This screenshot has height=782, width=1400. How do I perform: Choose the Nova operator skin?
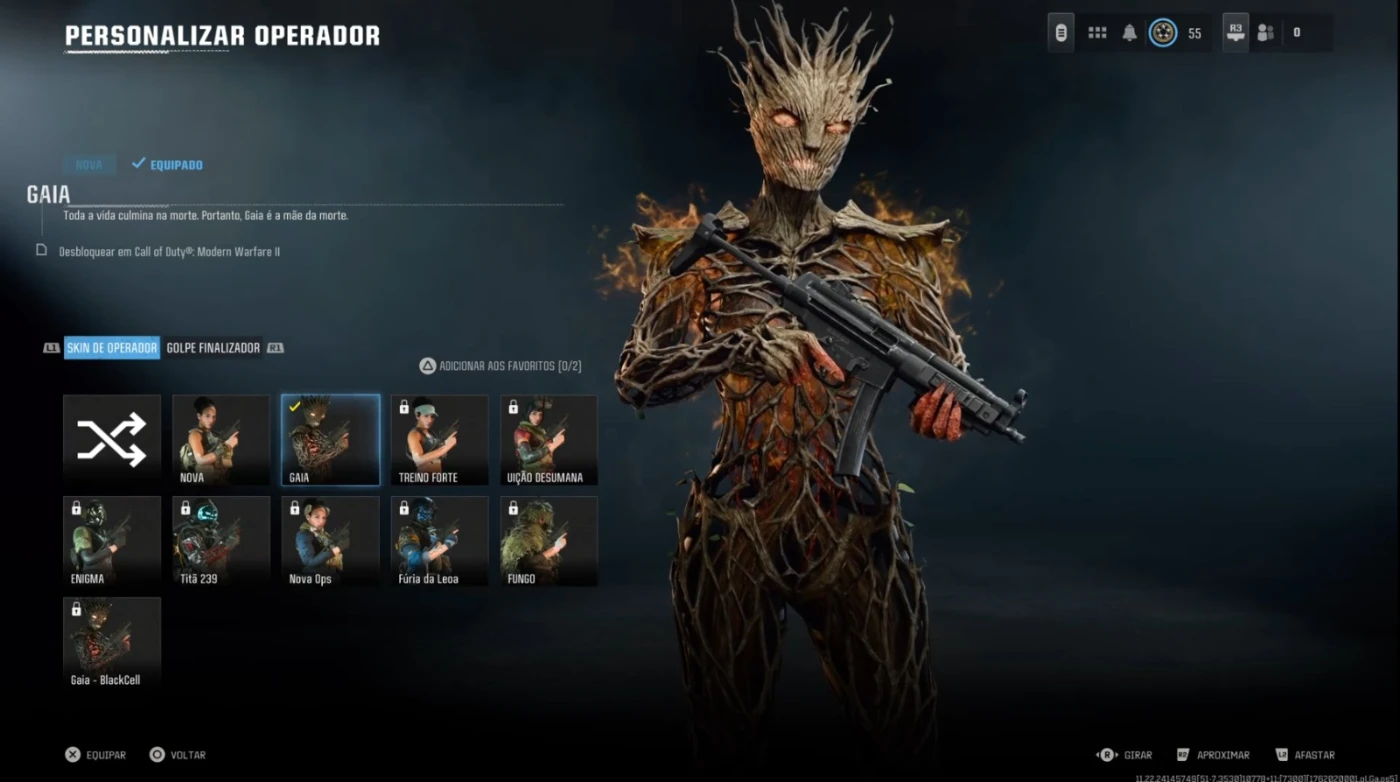(221, 440)
